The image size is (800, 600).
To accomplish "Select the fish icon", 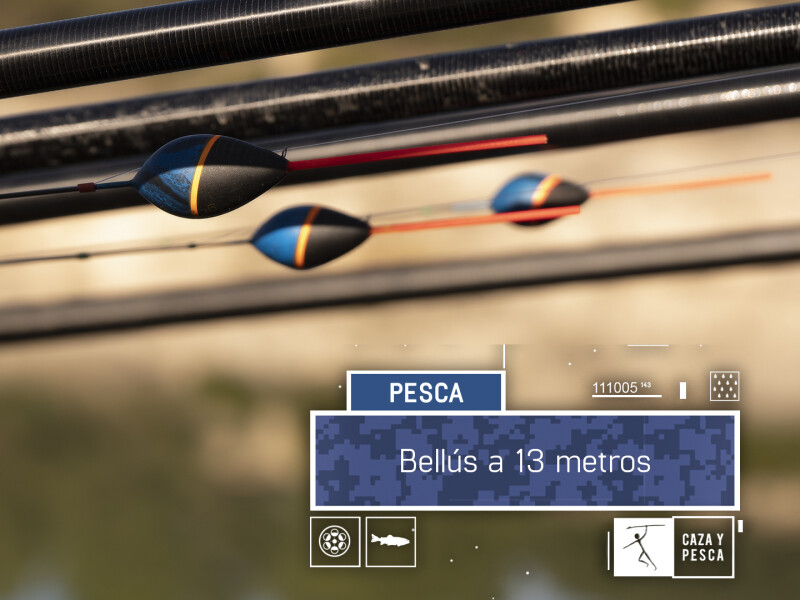I will pyautogui.click(x=390, y=542).
